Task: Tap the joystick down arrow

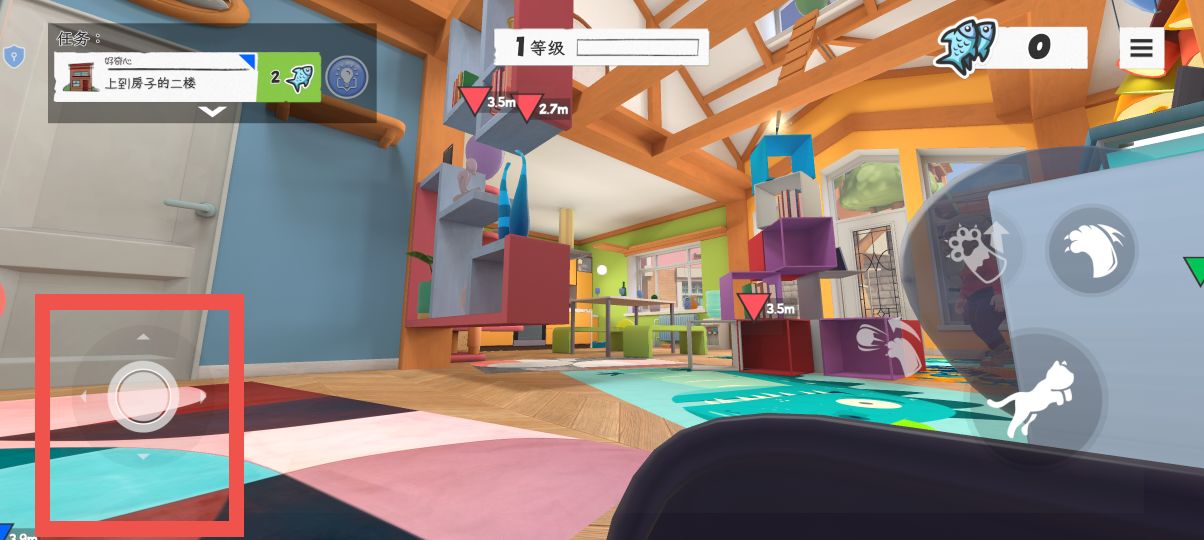Action: 142,457
